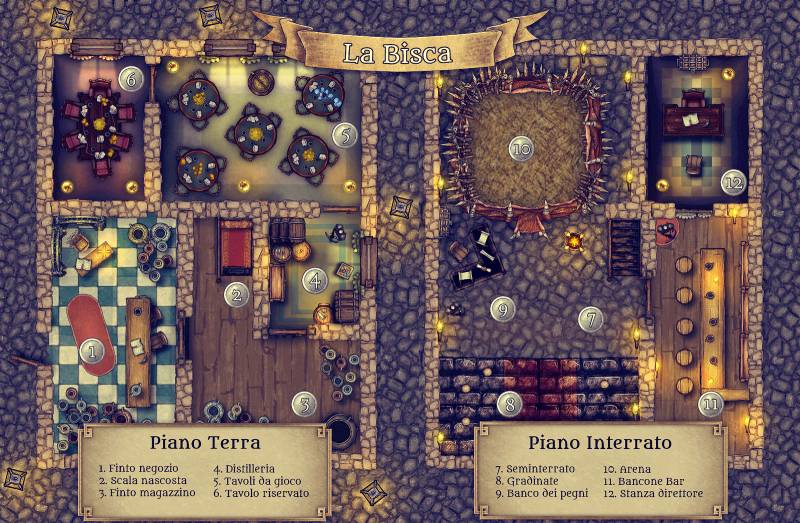Click the Scala nascosta legend entry
Image resolution: width=800 pixels, height=523 pixels.
(142, 480)
